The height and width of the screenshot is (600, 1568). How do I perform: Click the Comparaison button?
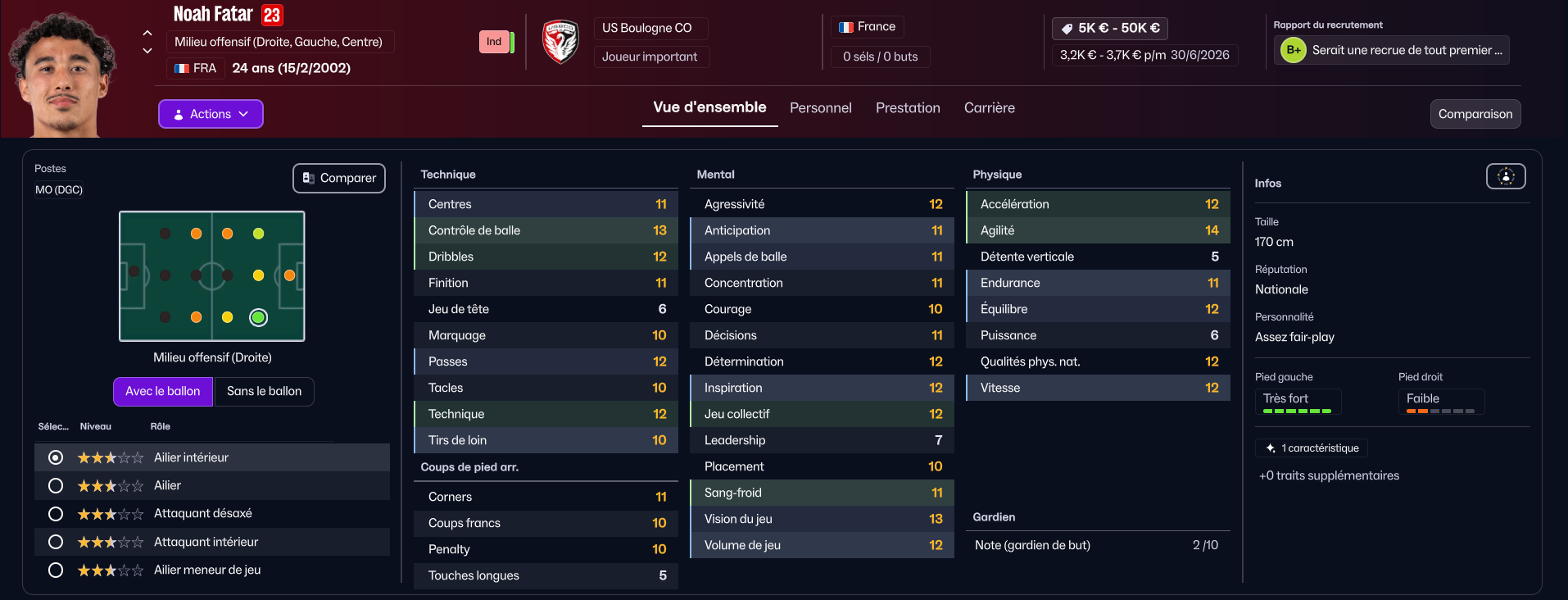pyautogui.click(x=1475, y=114)
